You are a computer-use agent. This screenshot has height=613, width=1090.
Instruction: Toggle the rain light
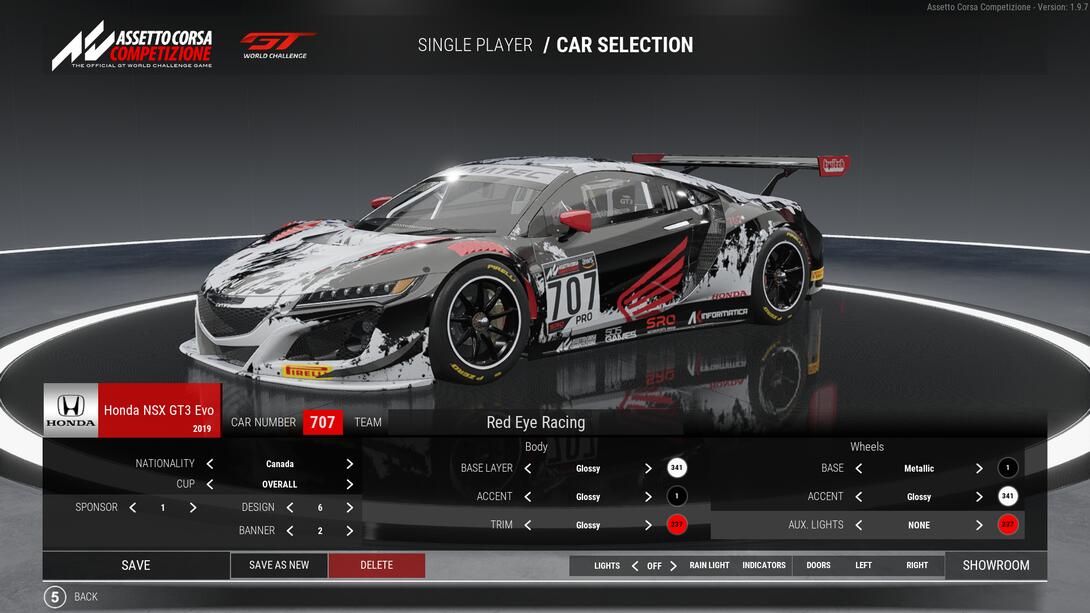coord(709,566)
